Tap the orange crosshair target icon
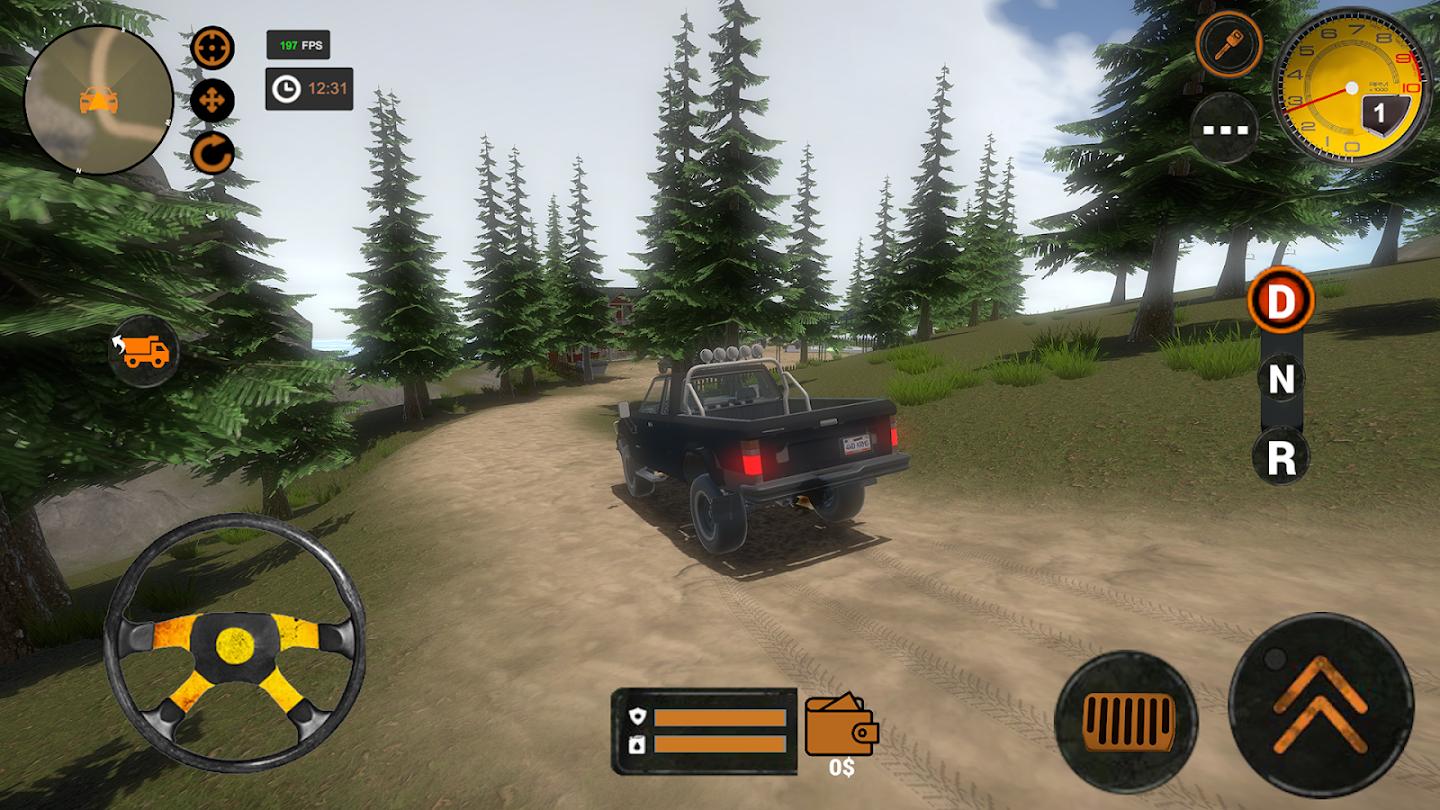 coord(212,48)
